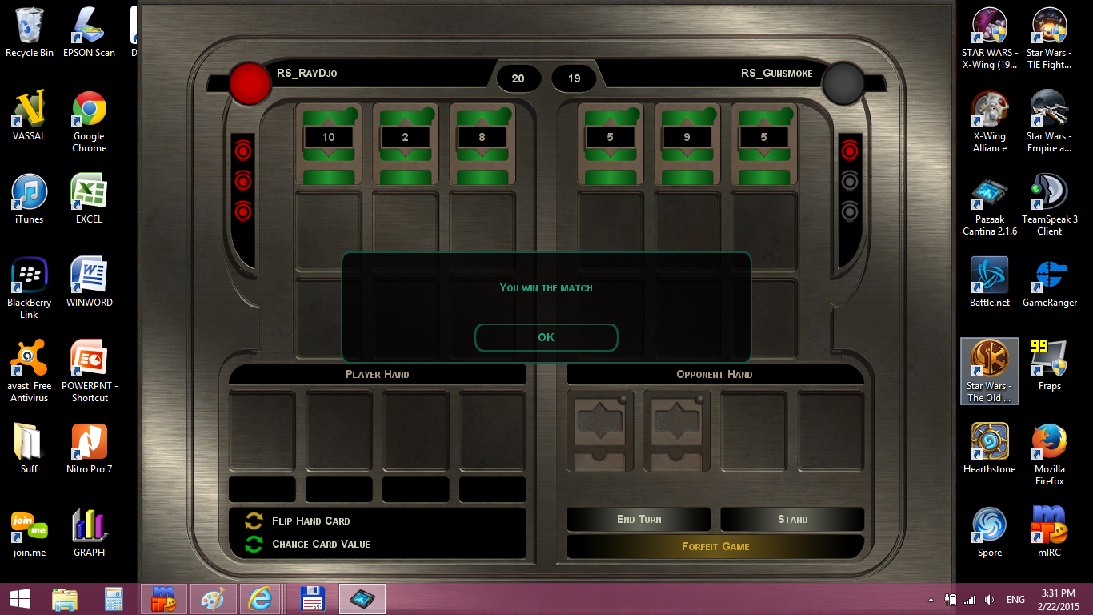This screenshot has height=615, width=1093.
Task: Select the player's table card showing 2
Action: coord(405,144)
